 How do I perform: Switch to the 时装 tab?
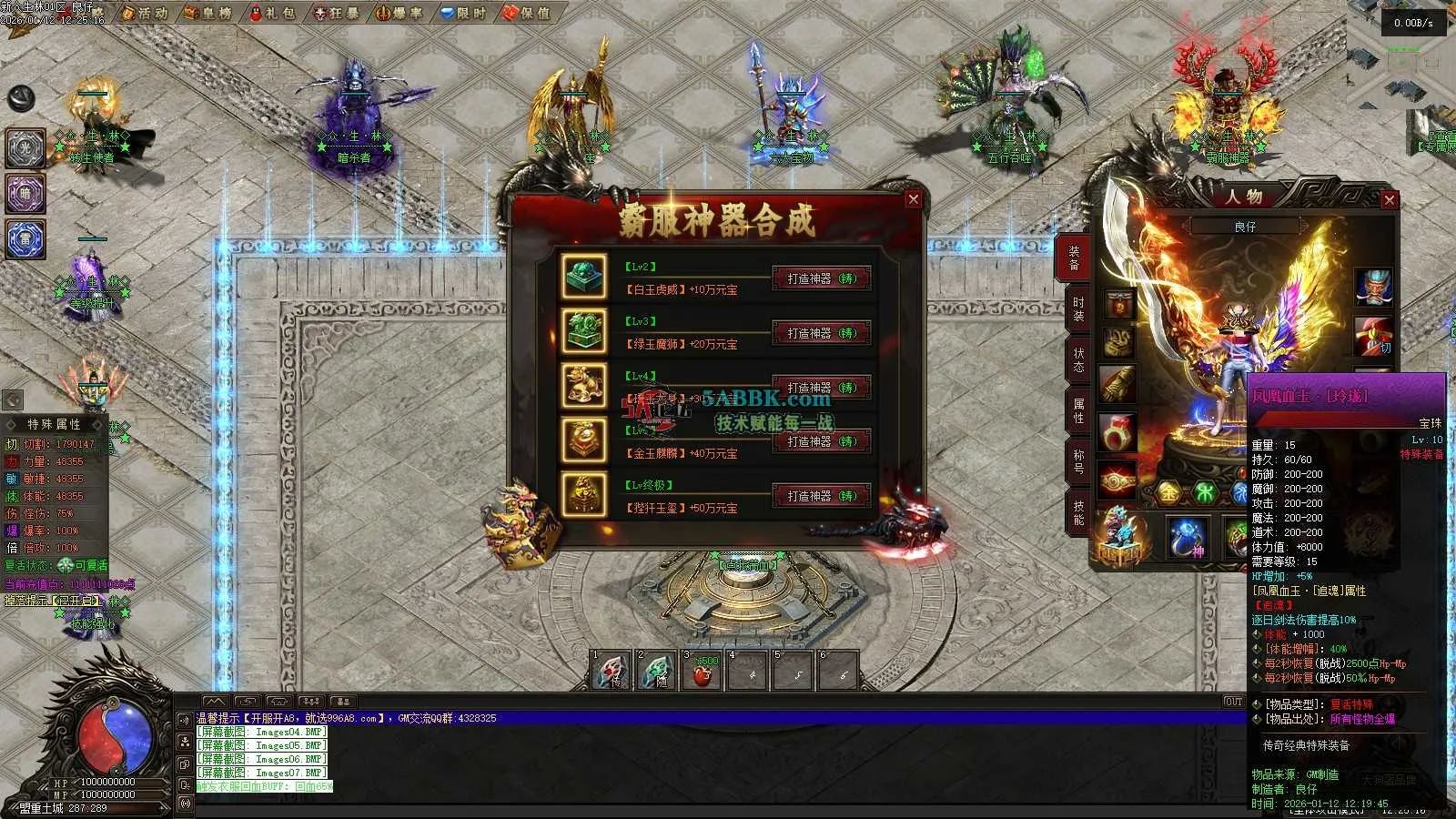coord(1077,308)
